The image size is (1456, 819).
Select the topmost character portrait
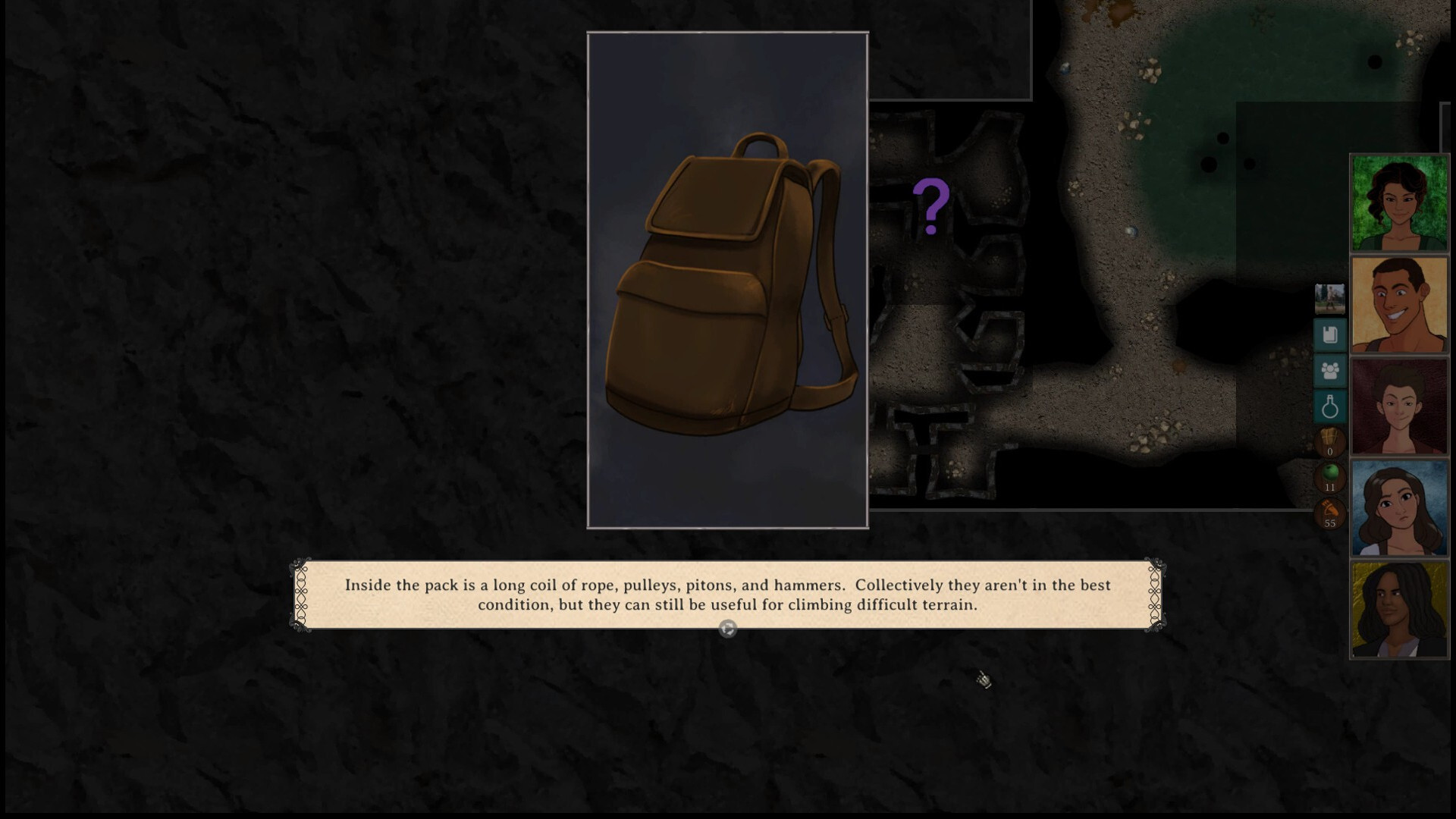tap(1399, 201)
